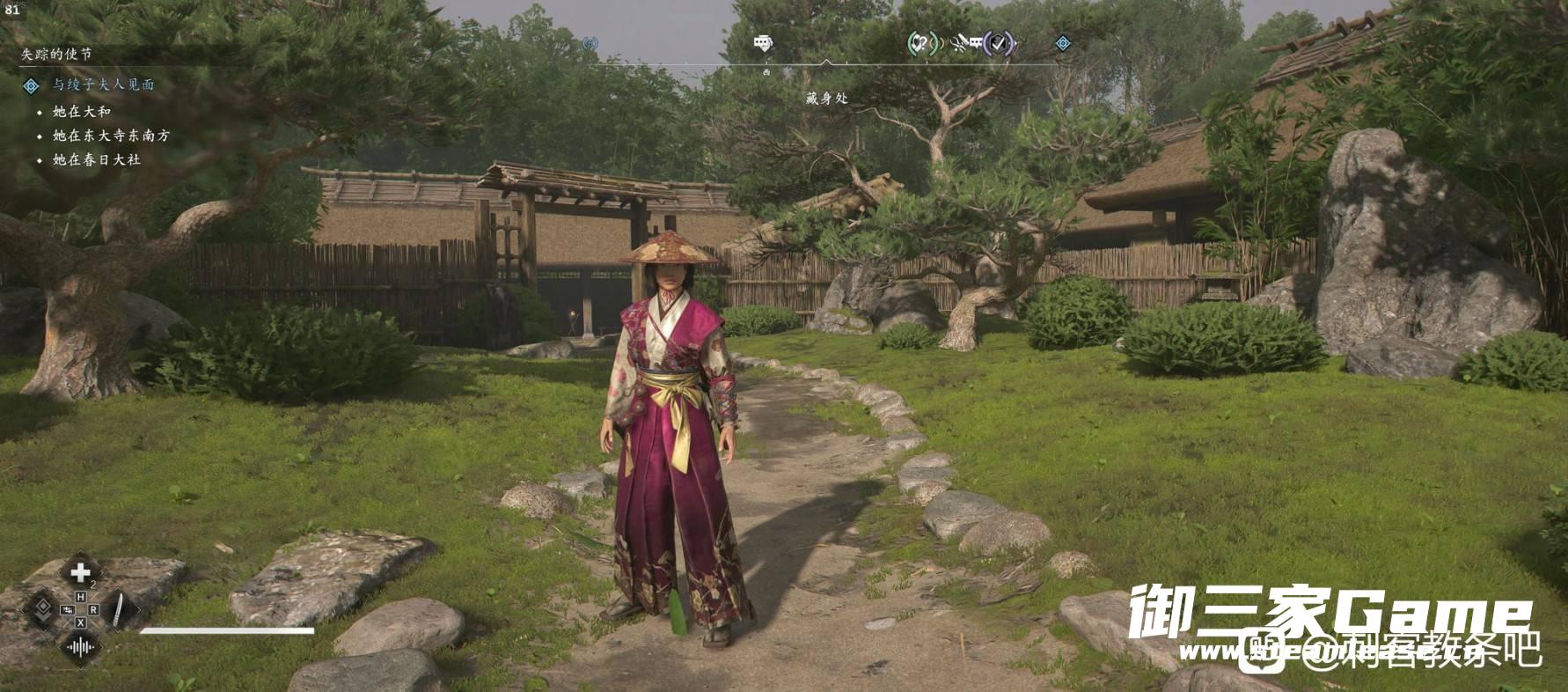Click the green question mark compass marker
Viewport: 1568px width, 692px height.
[x=921, y=42]
